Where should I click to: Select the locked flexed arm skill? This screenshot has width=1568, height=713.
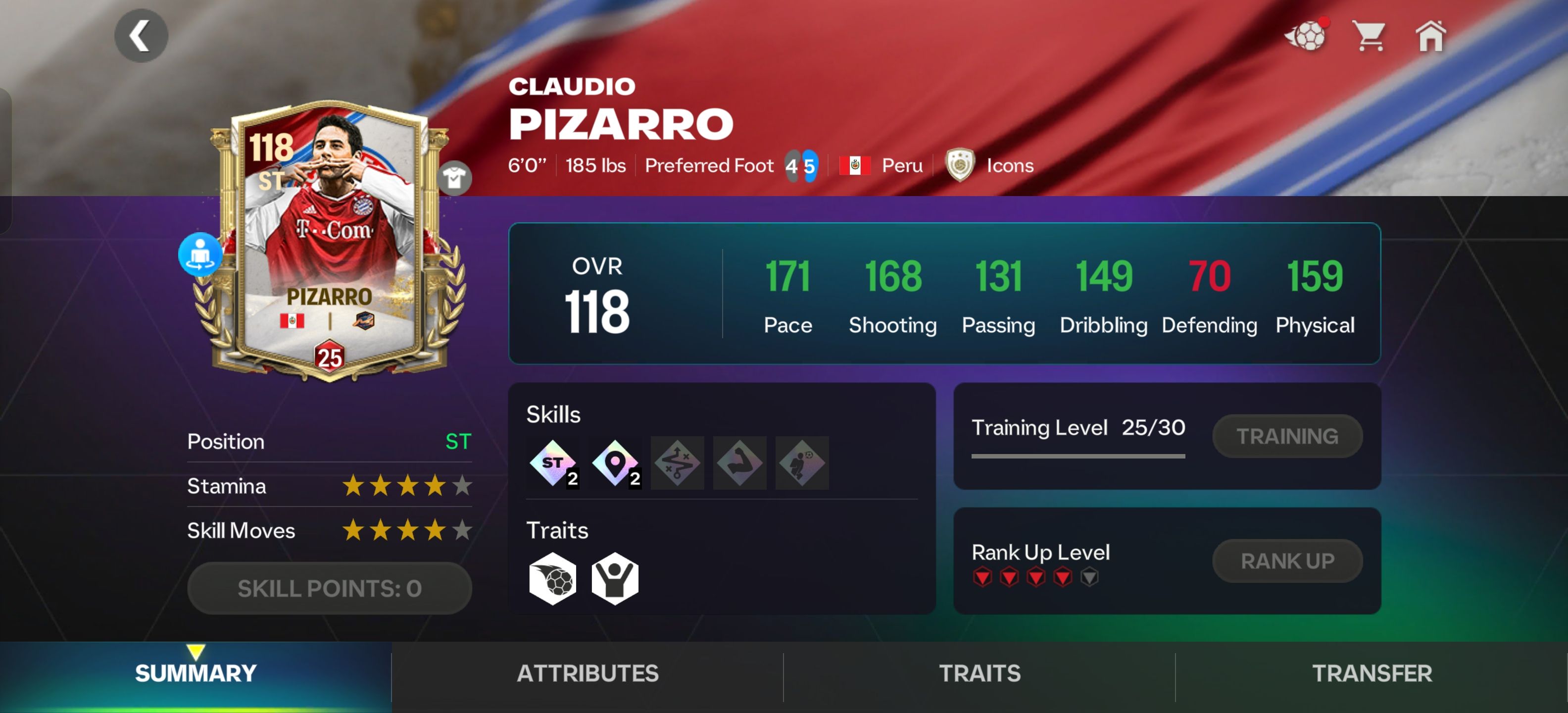pyautogui.click(x=739, y=463)
